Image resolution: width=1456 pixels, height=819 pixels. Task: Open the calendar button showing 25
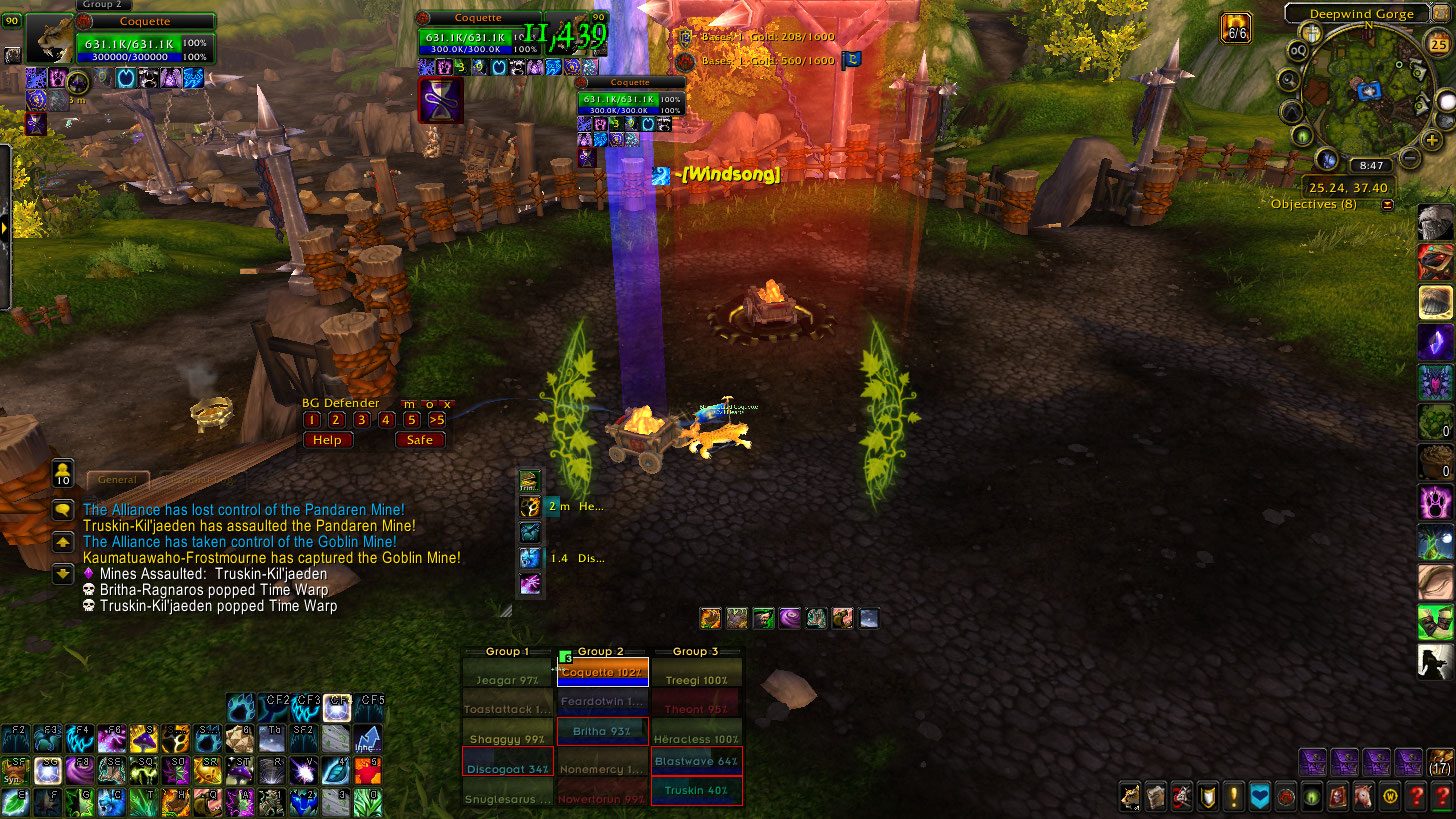pyautogui.click(x=1439, y=45)
